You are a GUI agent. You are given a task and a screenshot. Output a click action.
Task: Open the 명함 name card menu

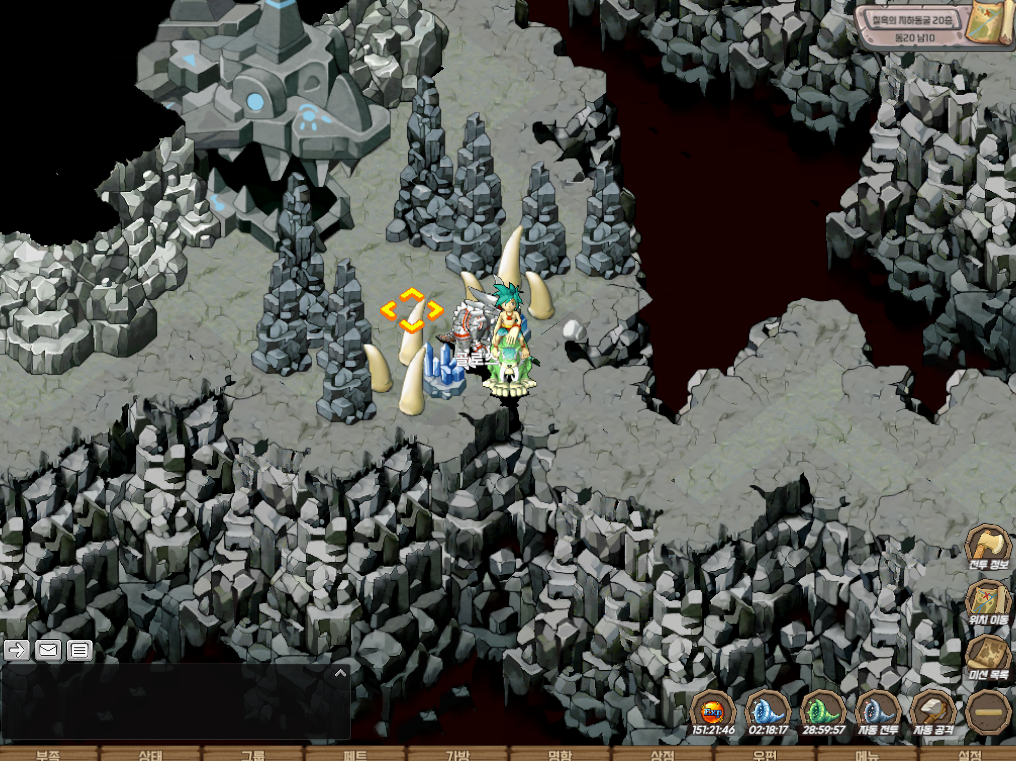coord(559,754)
